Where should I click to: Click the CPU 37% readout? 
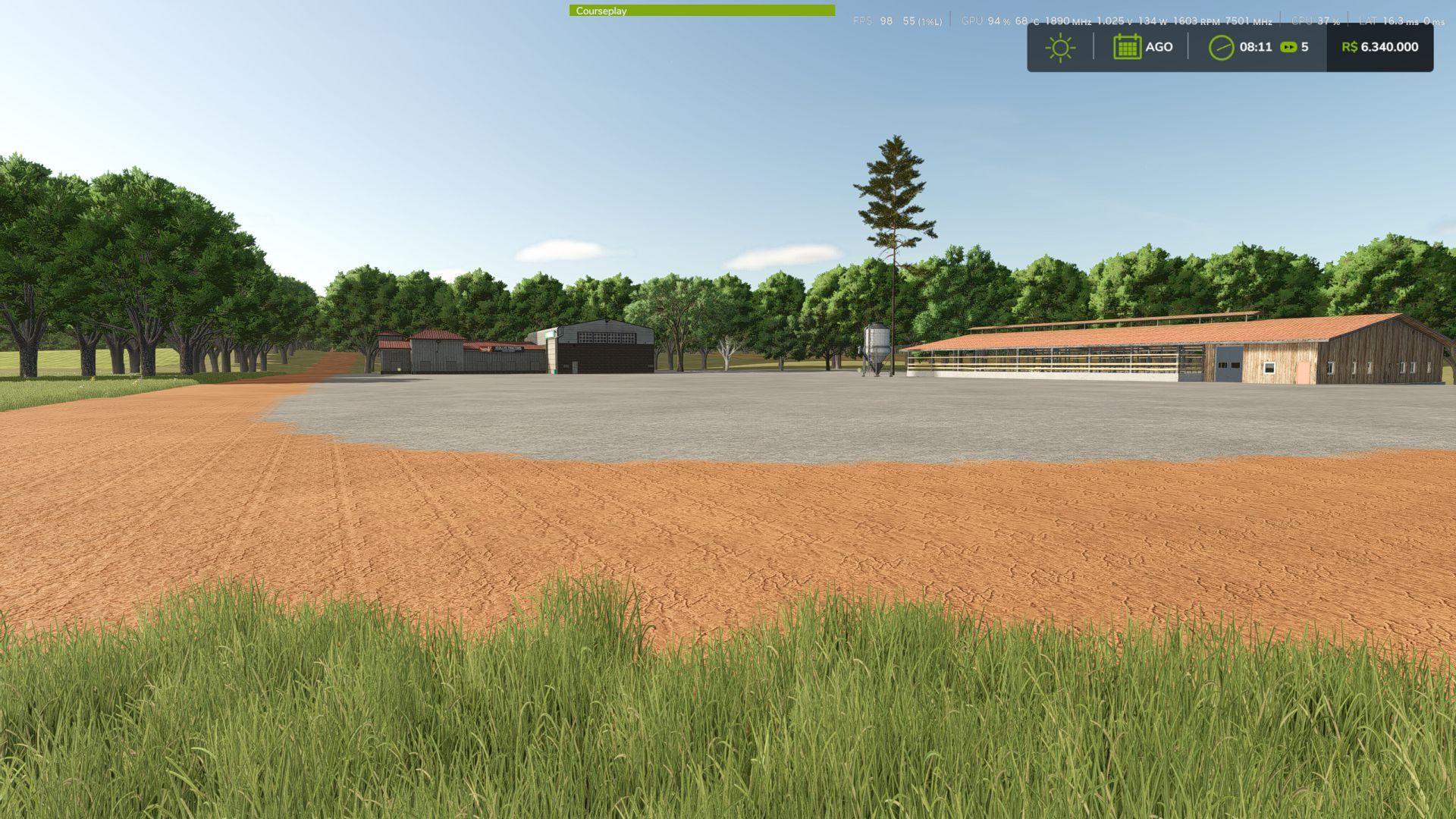[1317, 21]
